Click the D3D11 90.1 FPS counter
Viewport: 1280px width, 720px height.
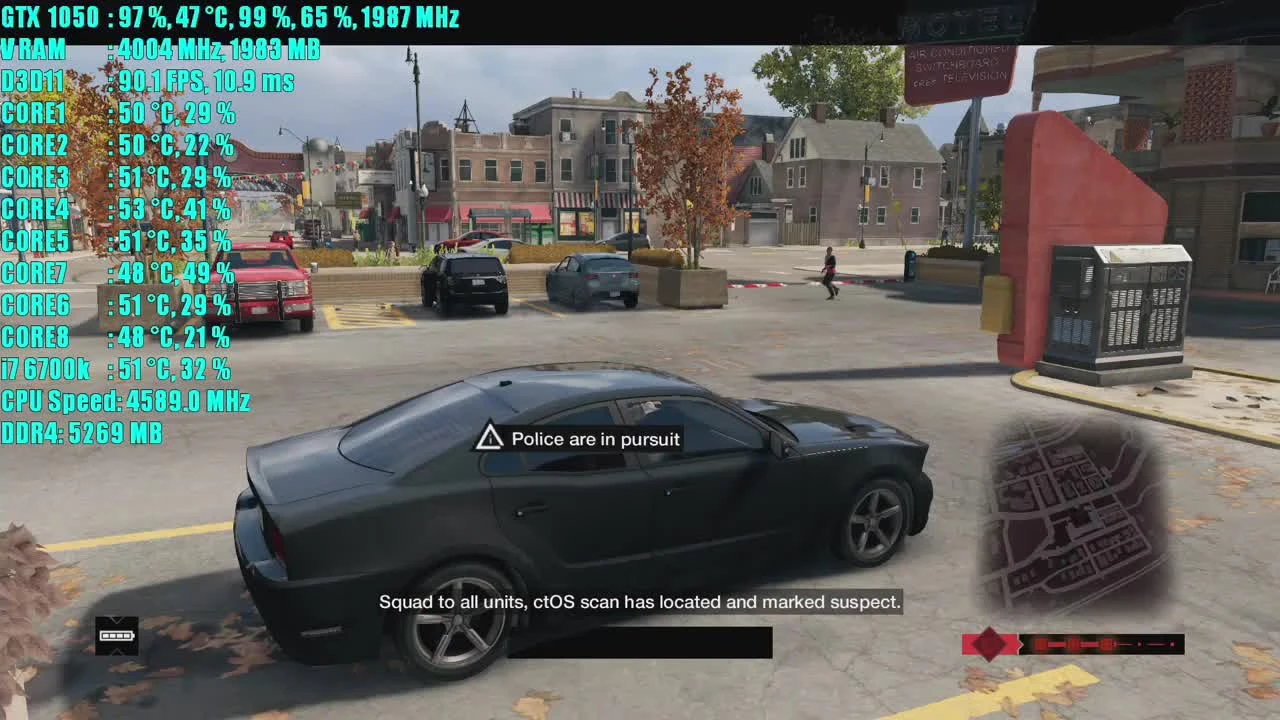[150, 81]
